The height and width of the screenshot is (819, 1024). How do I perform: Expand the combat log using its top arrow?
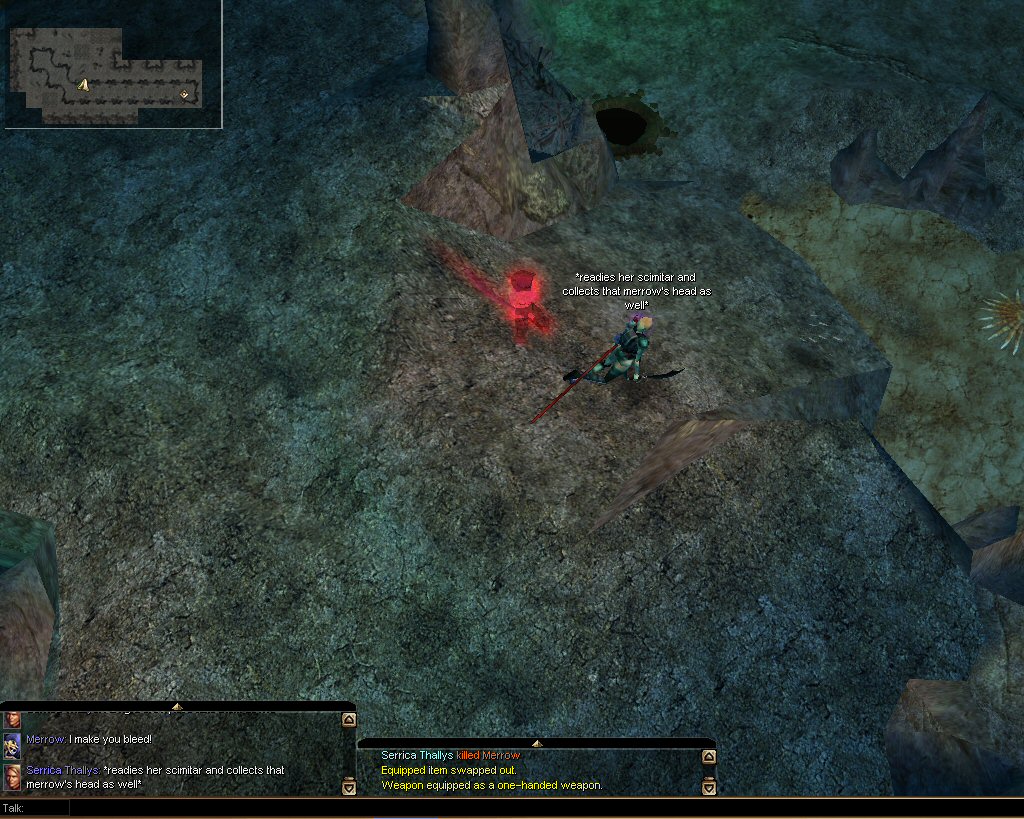click(x=536, y=743)
